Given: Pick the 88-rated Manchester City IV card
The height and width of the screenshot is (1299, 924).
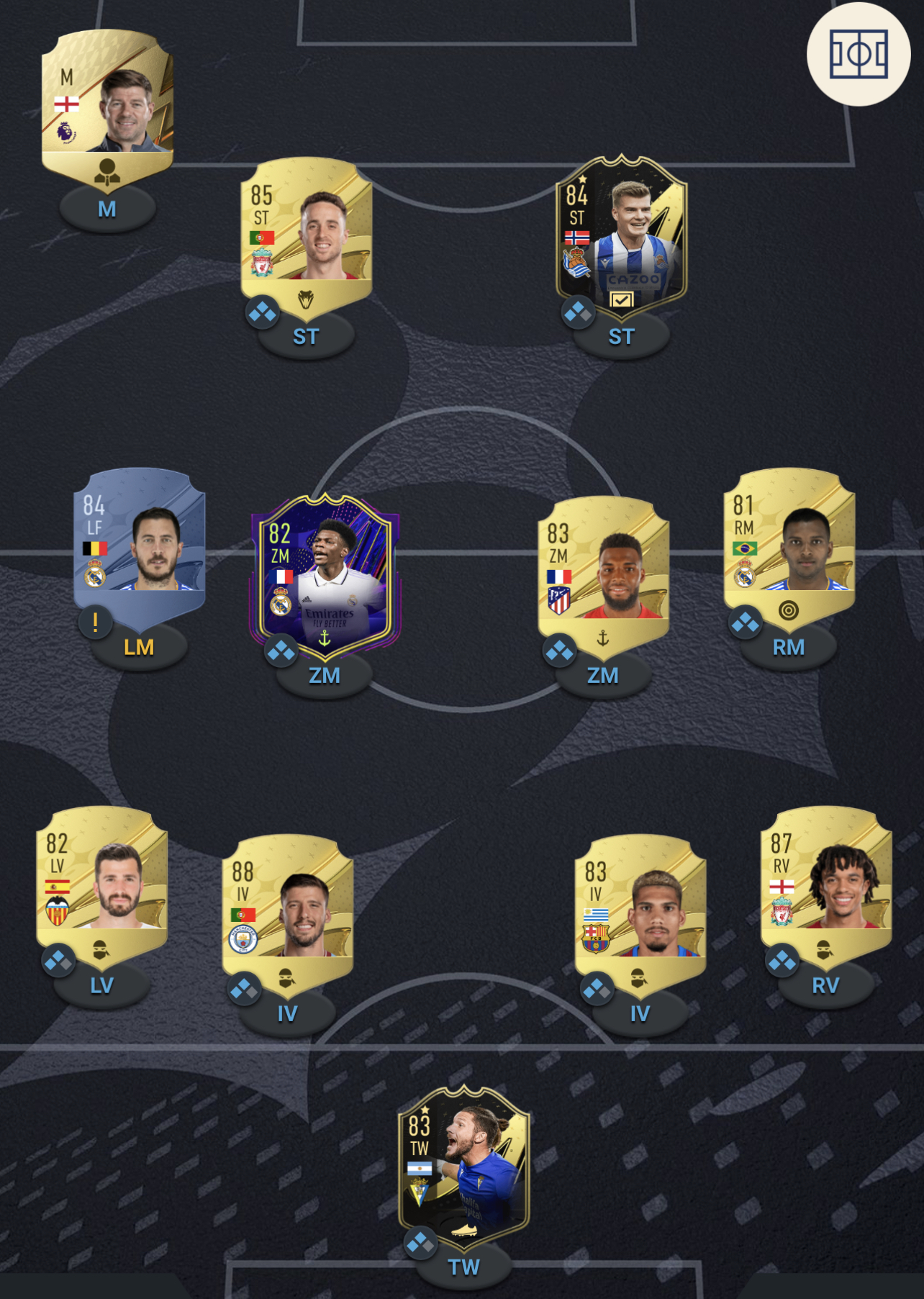Looking at the screenshot, I should [287, 908].
